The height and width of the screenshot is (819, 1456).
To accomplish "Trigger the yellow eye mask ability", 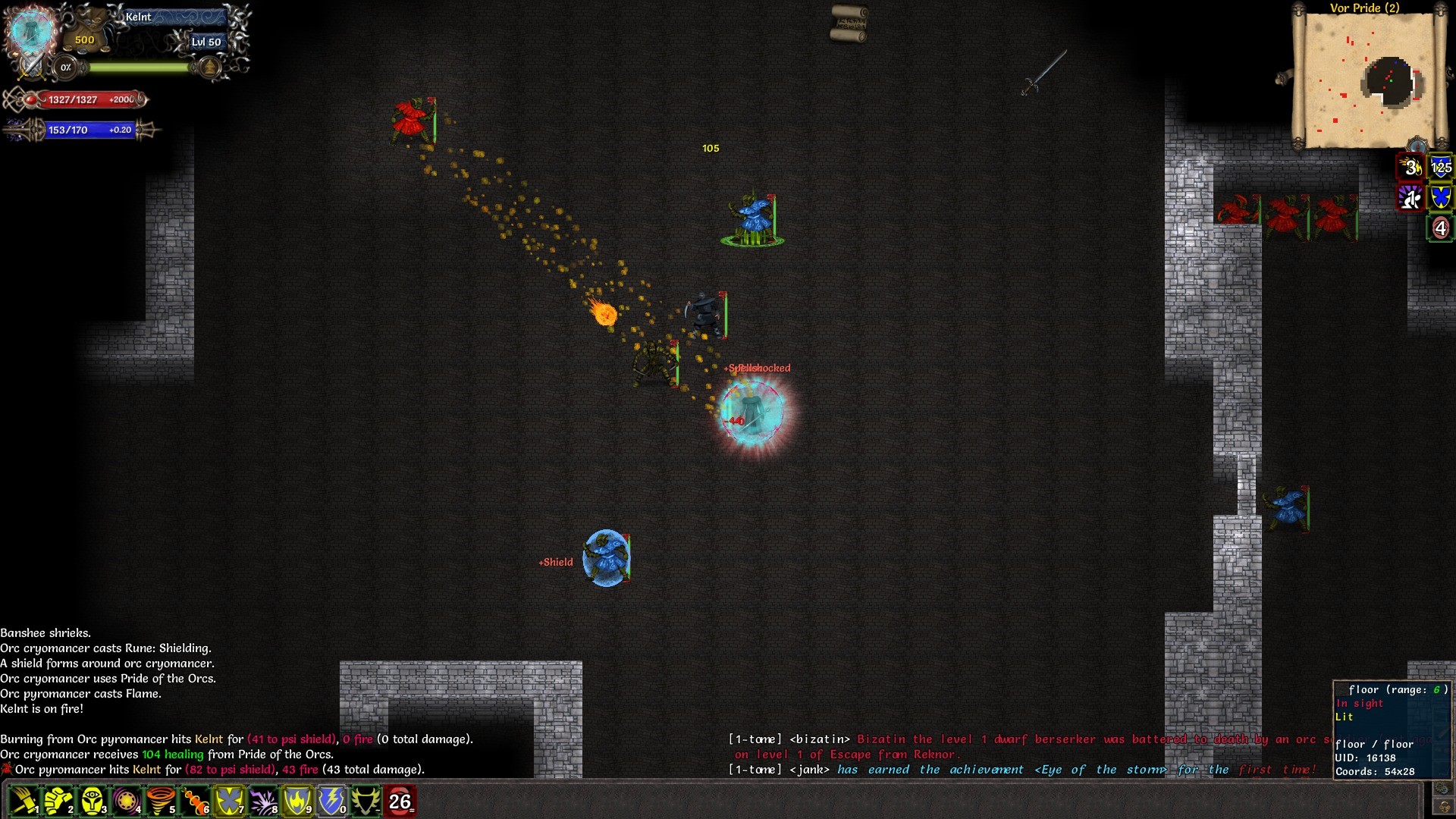I will tap(92, 801).
